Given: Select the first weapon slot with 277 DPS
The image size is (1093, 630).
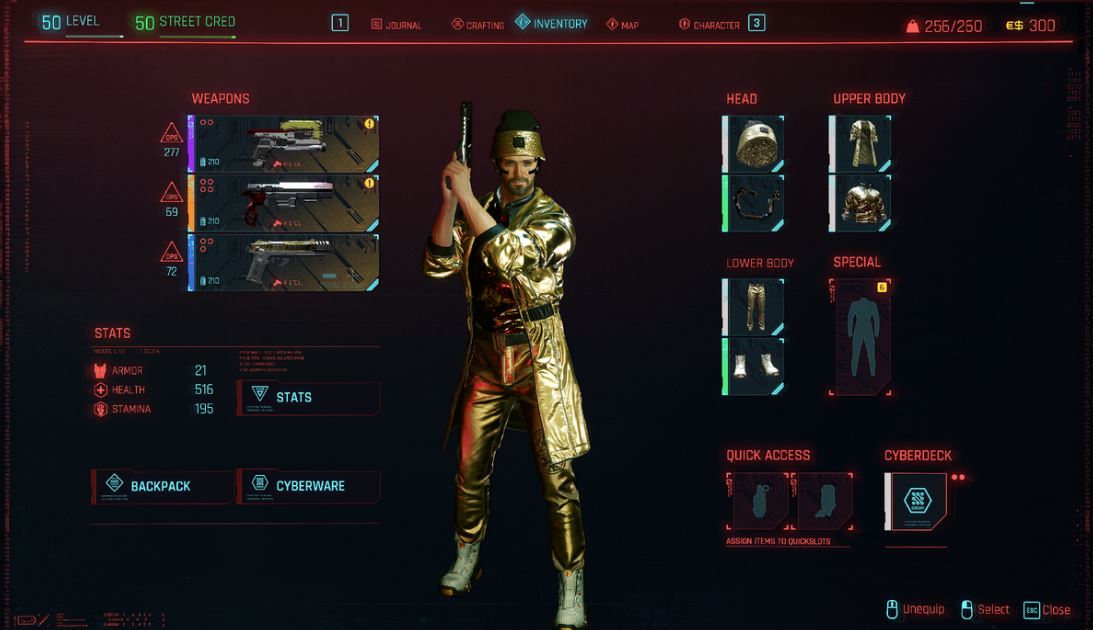Looking at the screenshot, I should pos(284,144).
